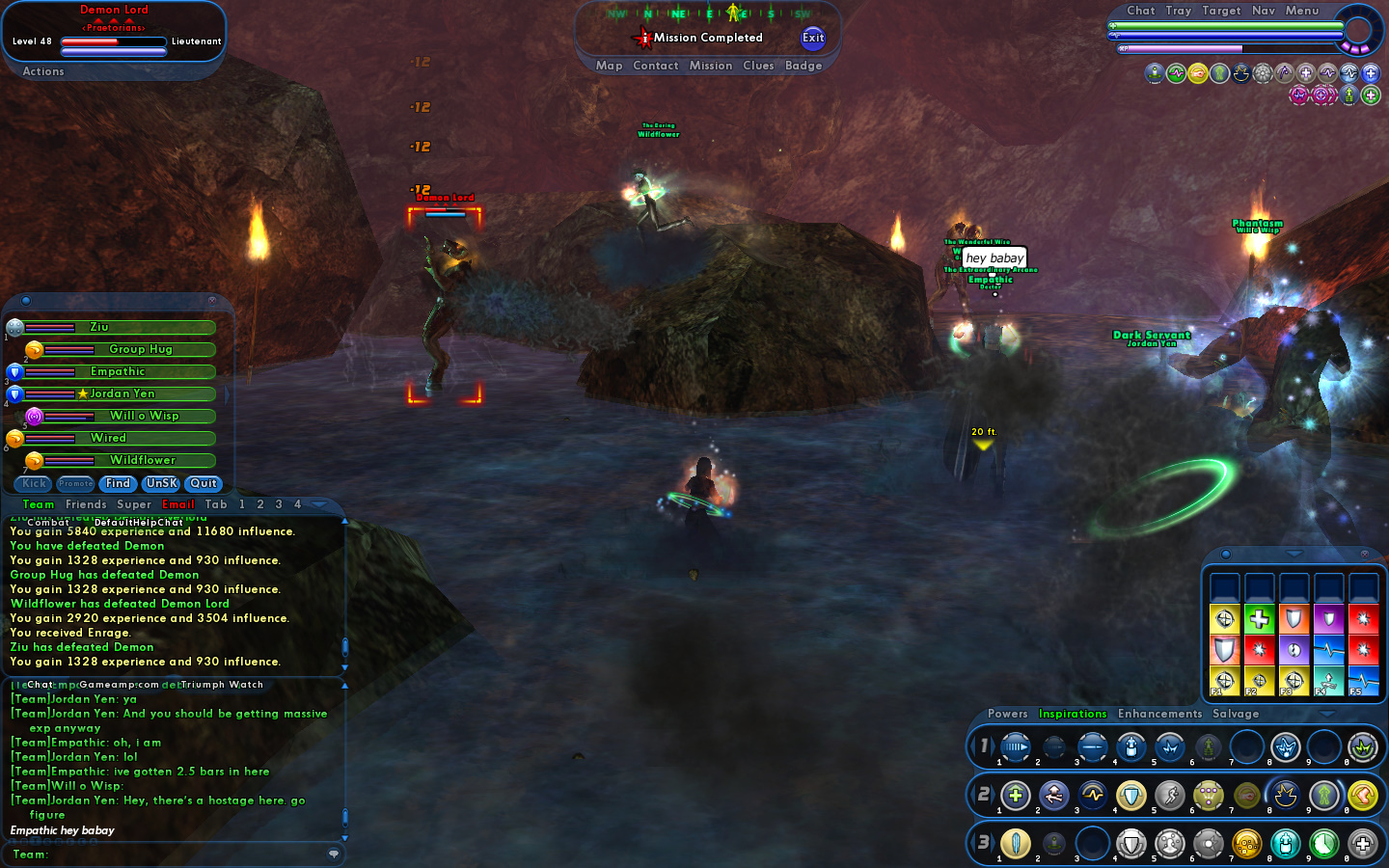1389x868 pixels.
Task: Show the Clues window
Action: pos(758,66)
